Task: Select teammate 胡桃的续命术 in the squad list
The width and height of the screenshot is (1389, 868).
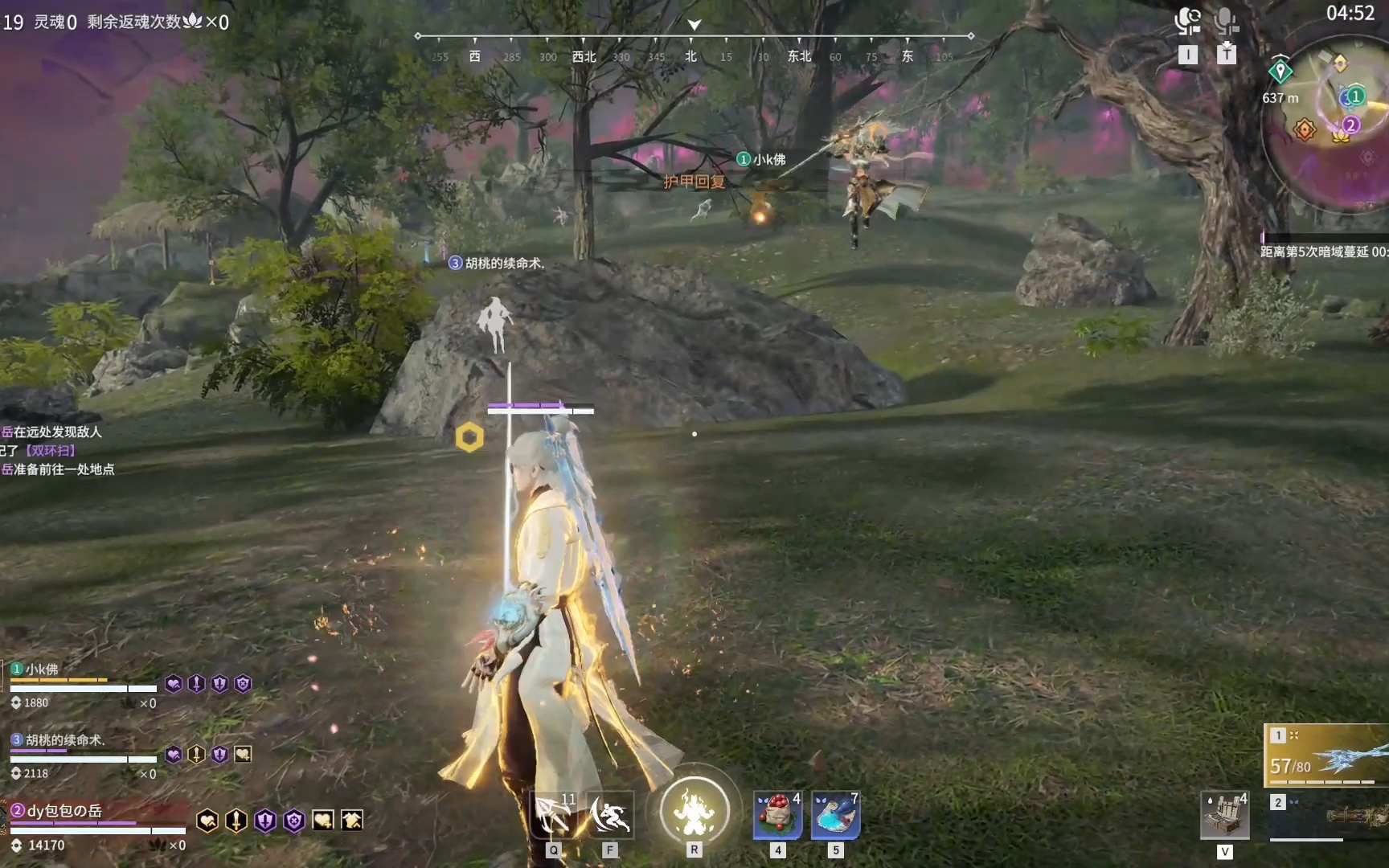Action: pos(64,740)
